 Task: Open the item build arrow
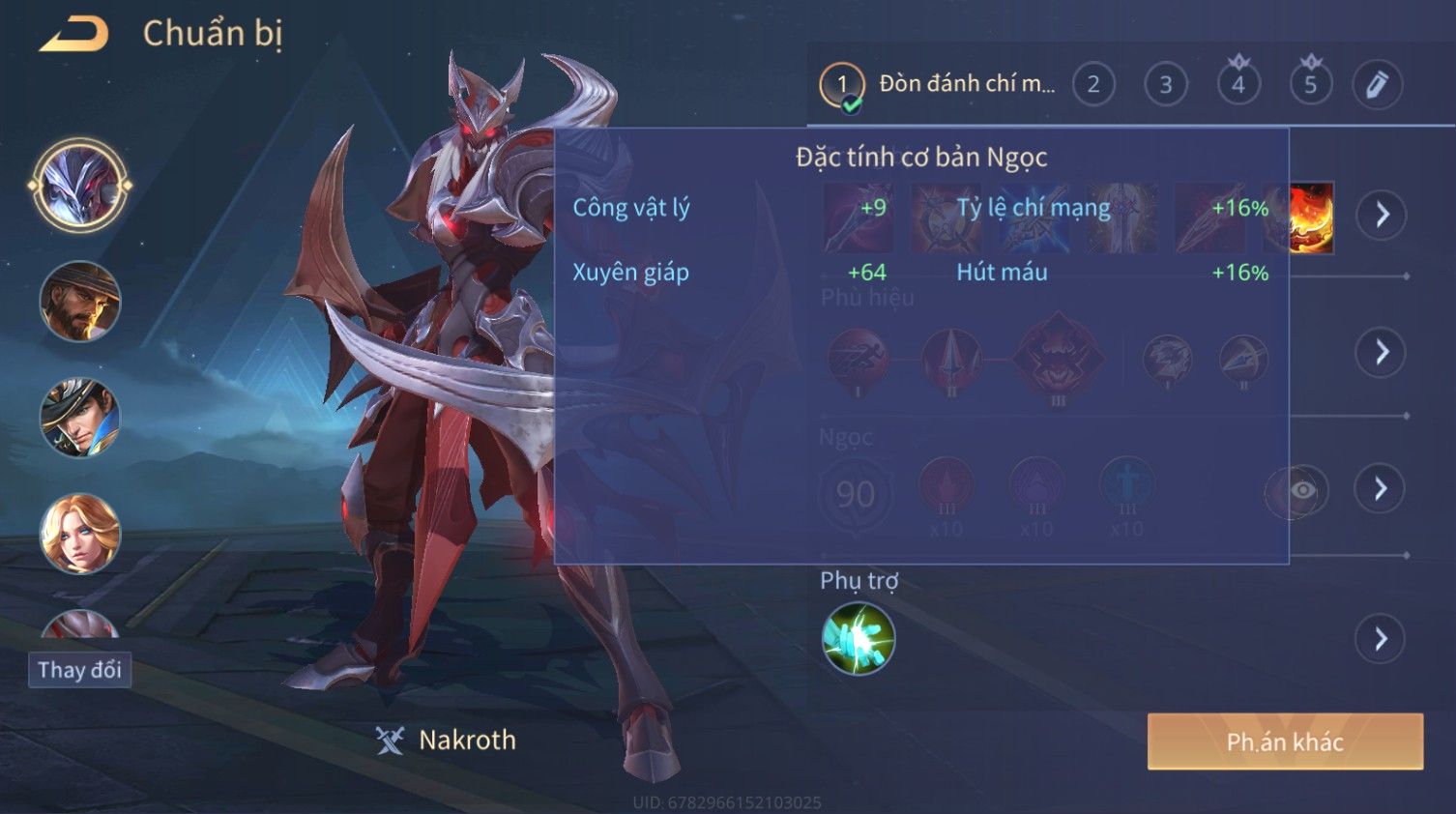1381,215
